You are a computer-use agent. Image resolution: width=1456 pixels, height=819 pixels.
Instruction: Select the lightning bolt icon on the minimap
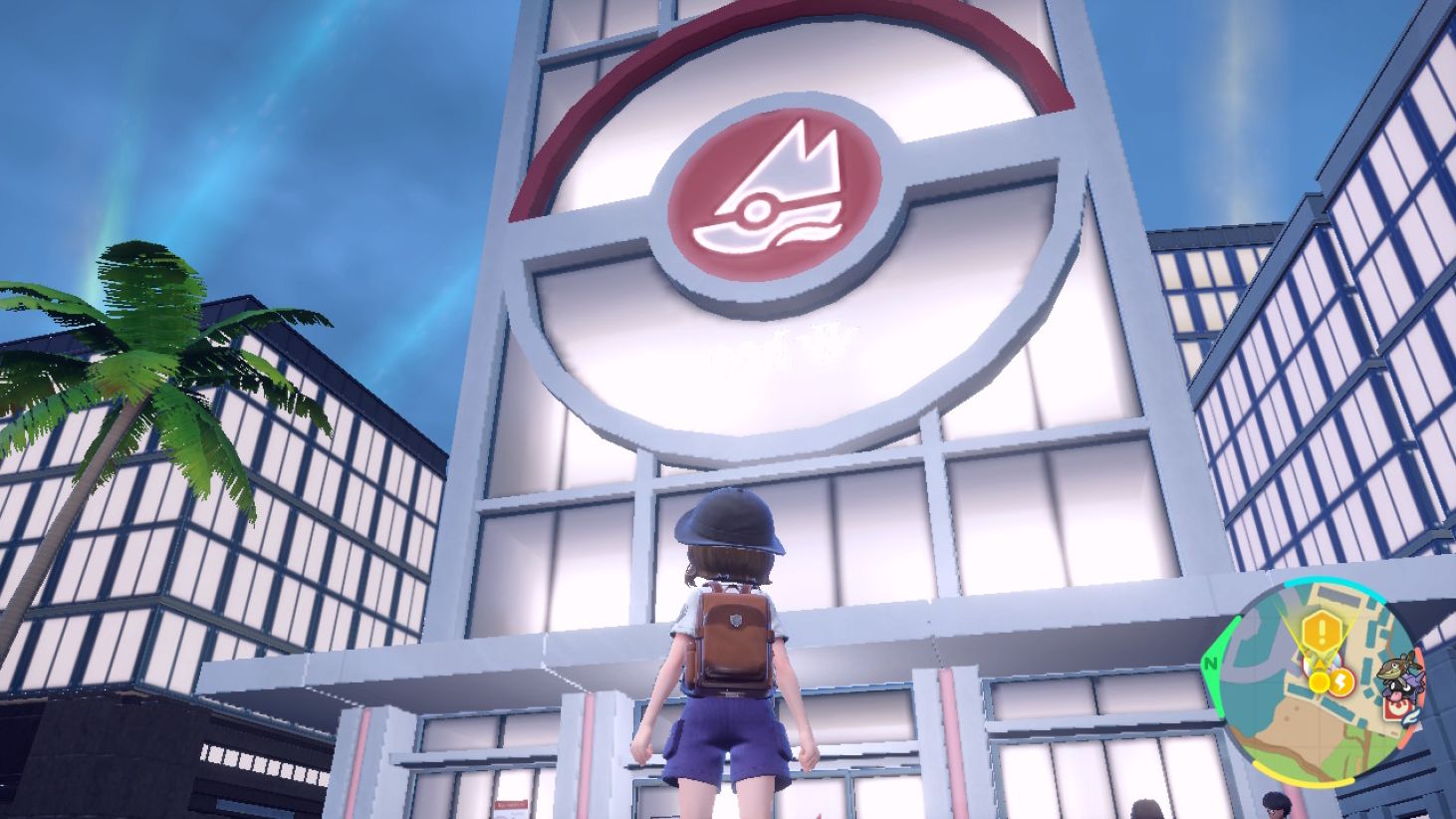click(1341, 681)
